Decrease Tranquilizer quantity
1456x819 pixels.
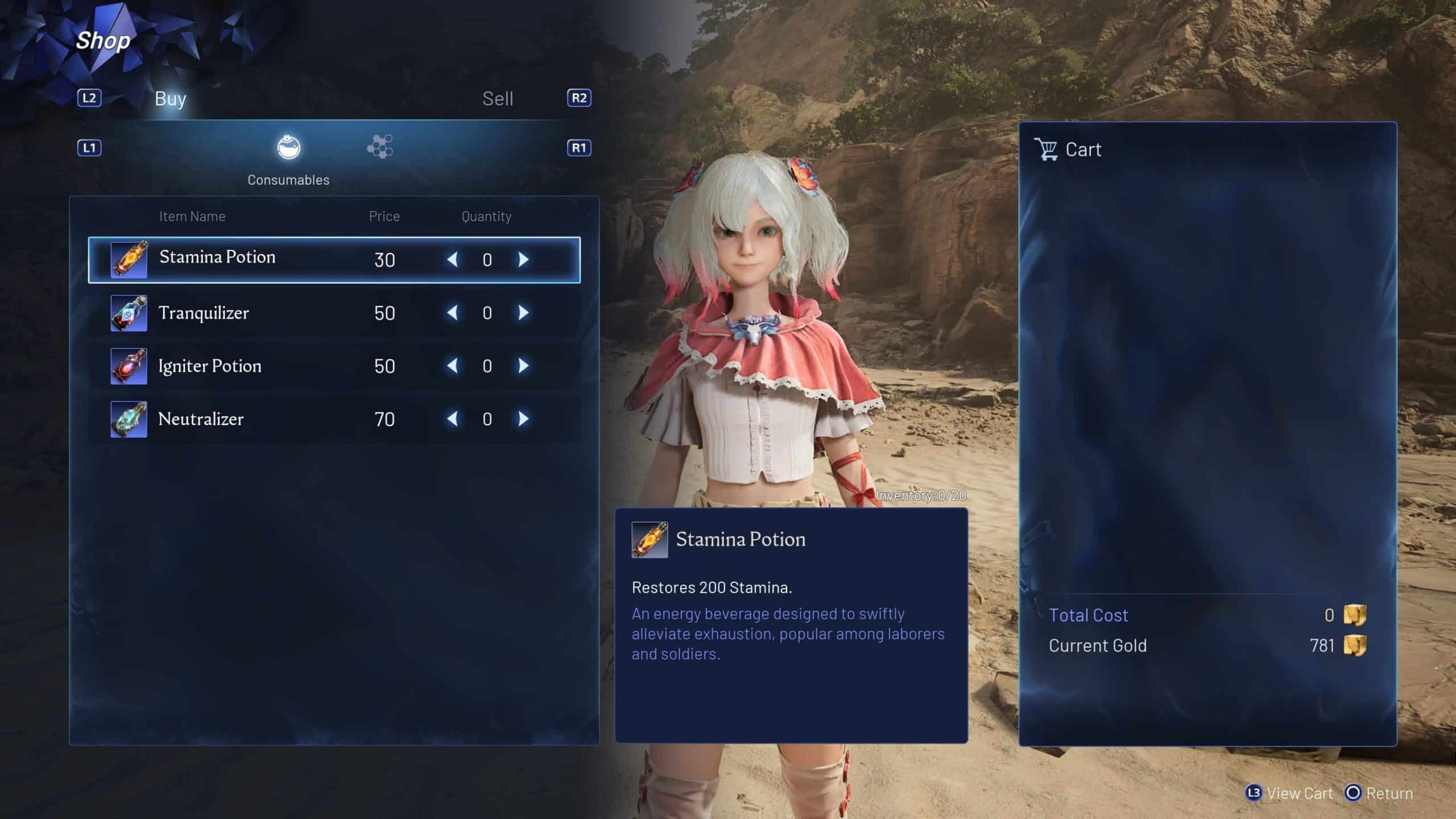pos(452,313)
